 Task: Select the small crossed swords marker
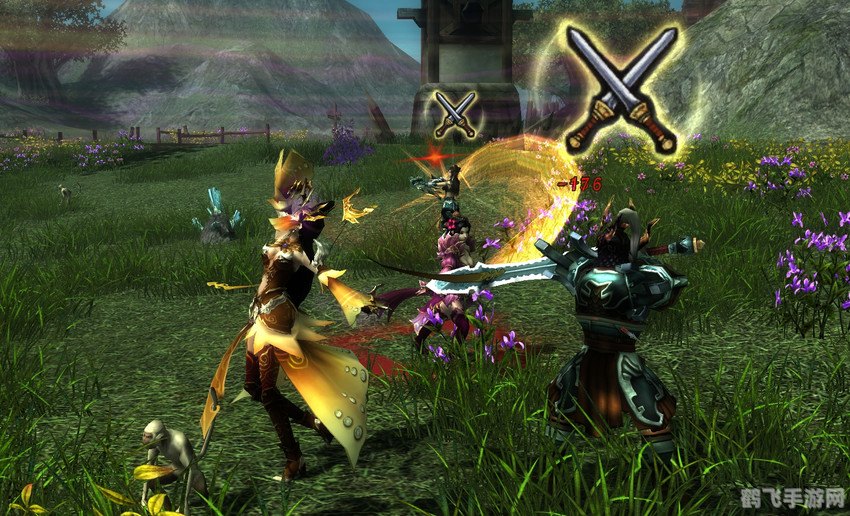pos(455,113)
